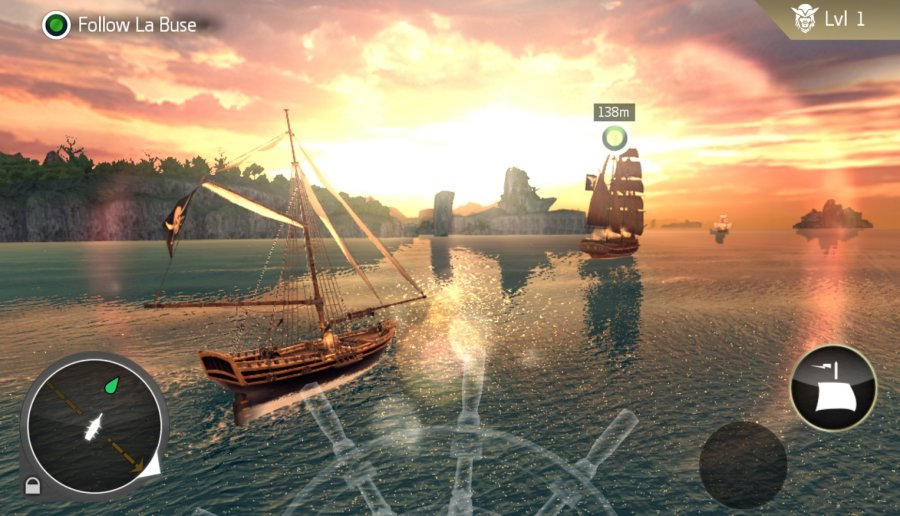Image resolution: width=900 pixels, height=516 pixels.
Task: Toggle the padlock icon beside the minimap
Action: [33, 486]
